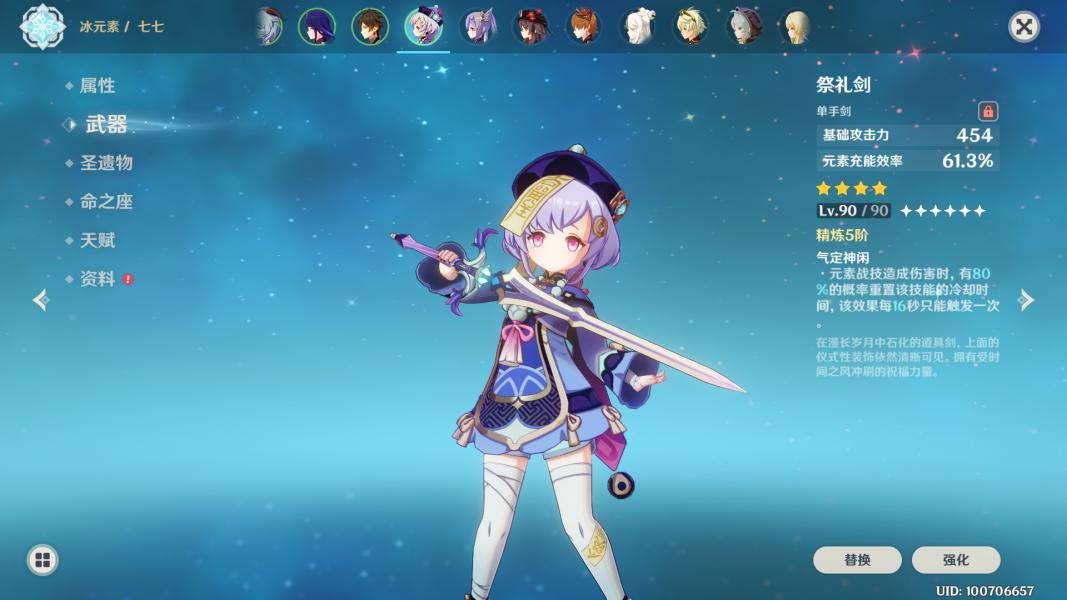Click the 替换 switch weapon button

pyautogui.click(x=857, y=560)
